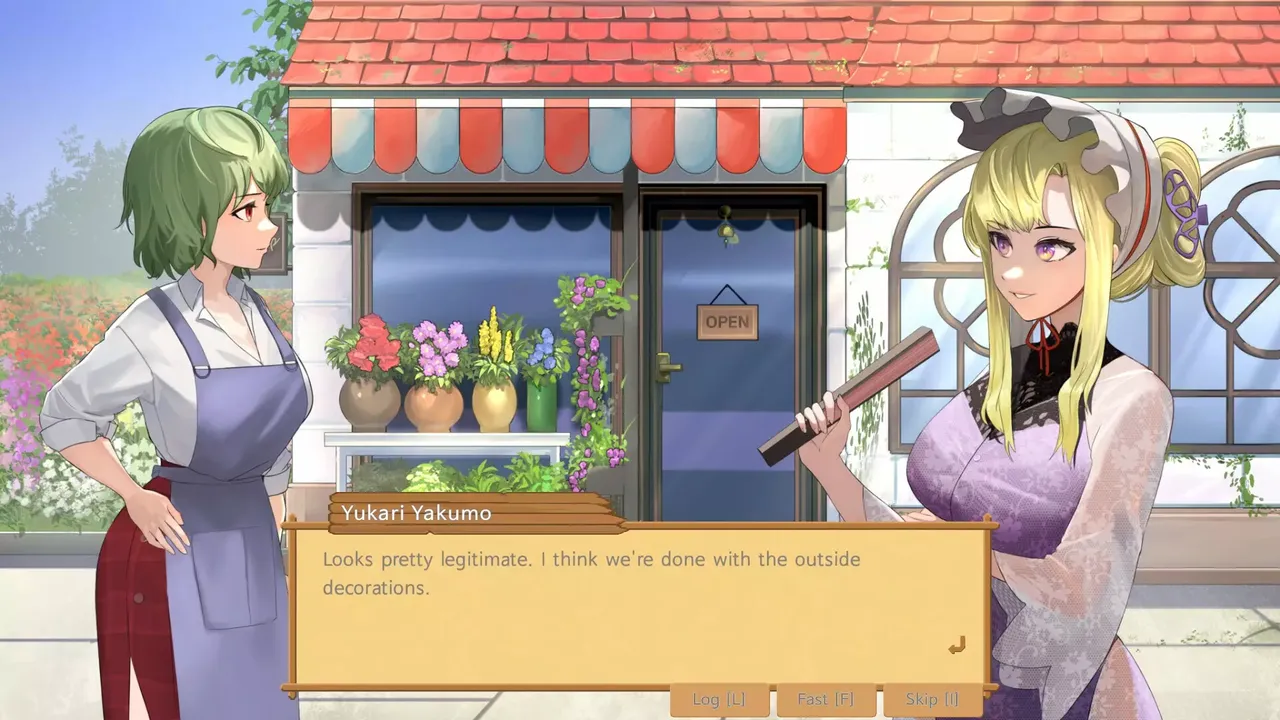Open the Log panel
1280x720 pixels.
click(x=719, y=699)
